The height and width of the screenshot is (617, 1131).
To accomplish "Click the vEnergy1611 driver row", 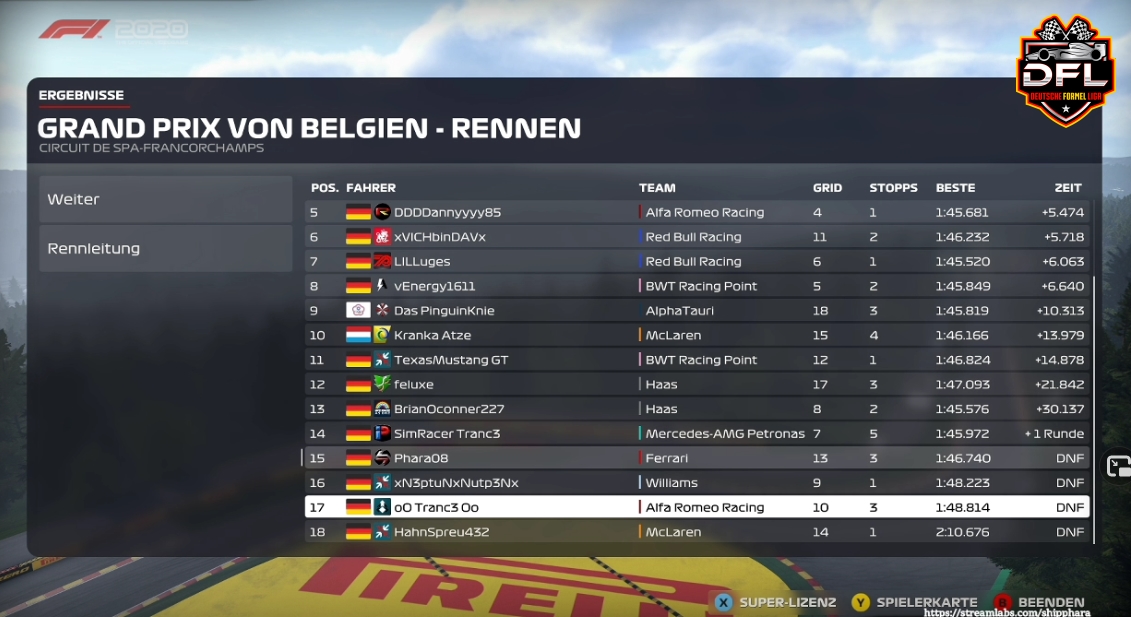I will point(696,286).
